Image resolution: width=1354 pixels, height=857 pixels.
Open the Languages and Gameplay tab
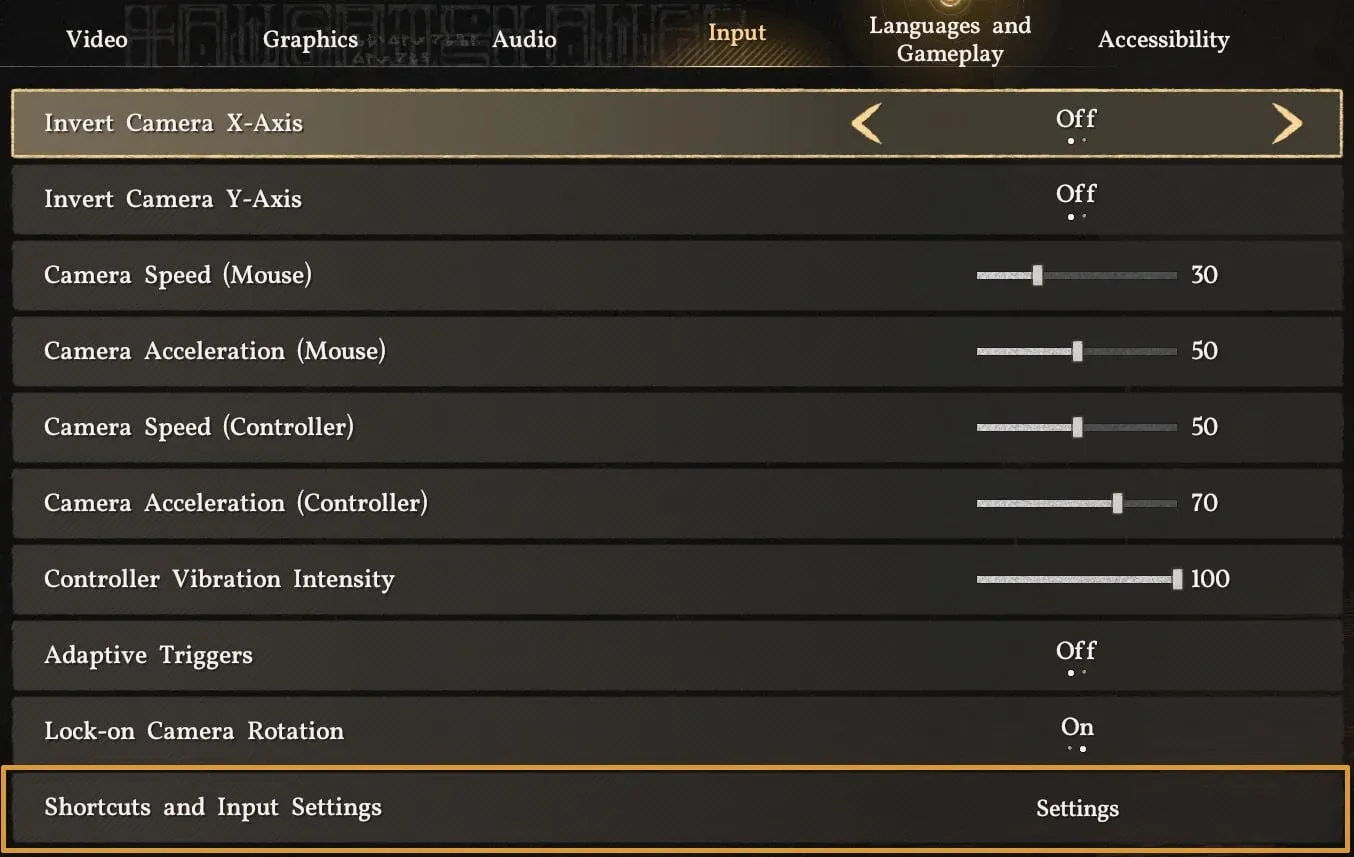[x=949, y=39]
